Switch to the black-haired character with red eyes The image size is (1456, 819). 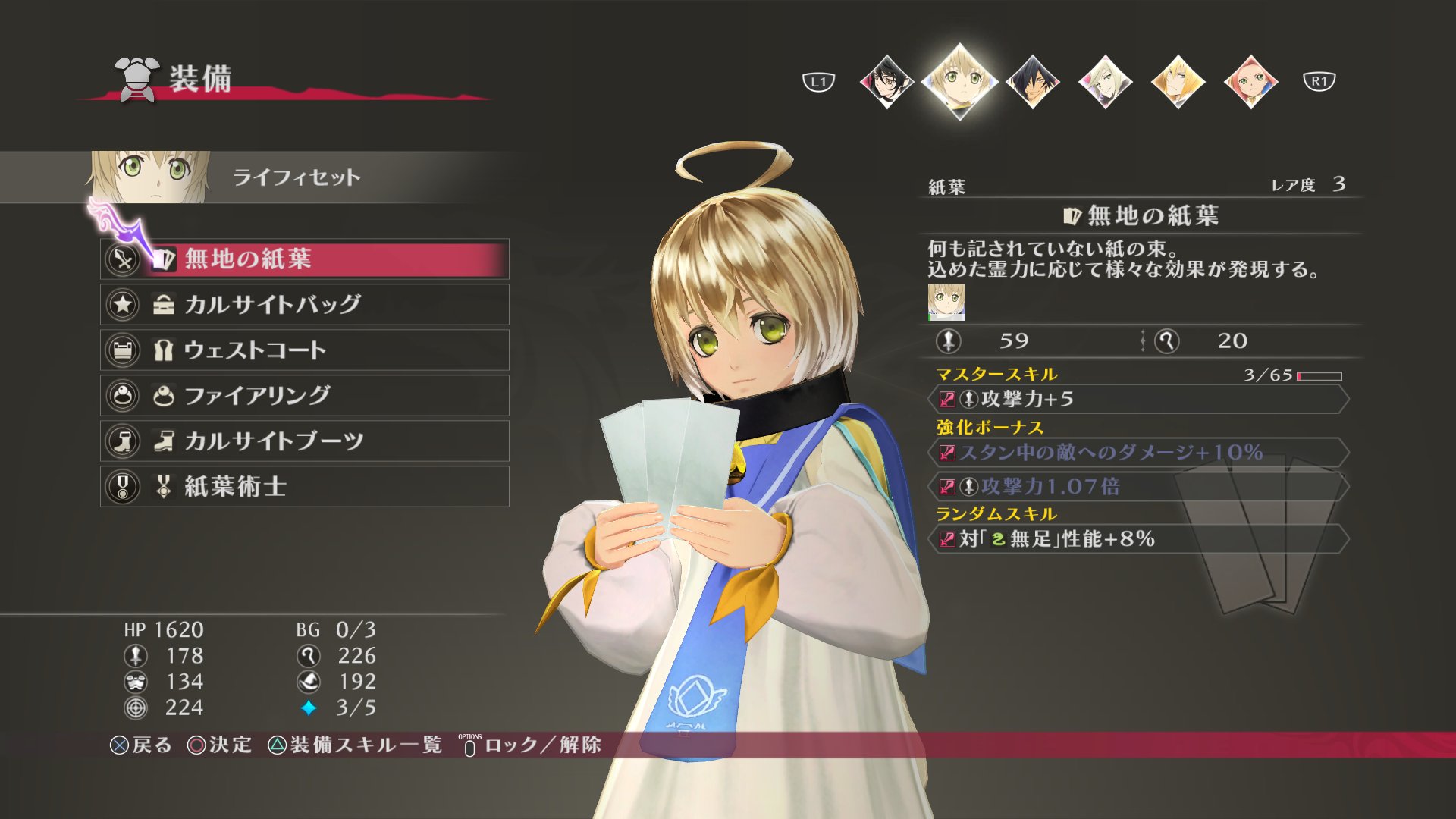pos(886,81)
